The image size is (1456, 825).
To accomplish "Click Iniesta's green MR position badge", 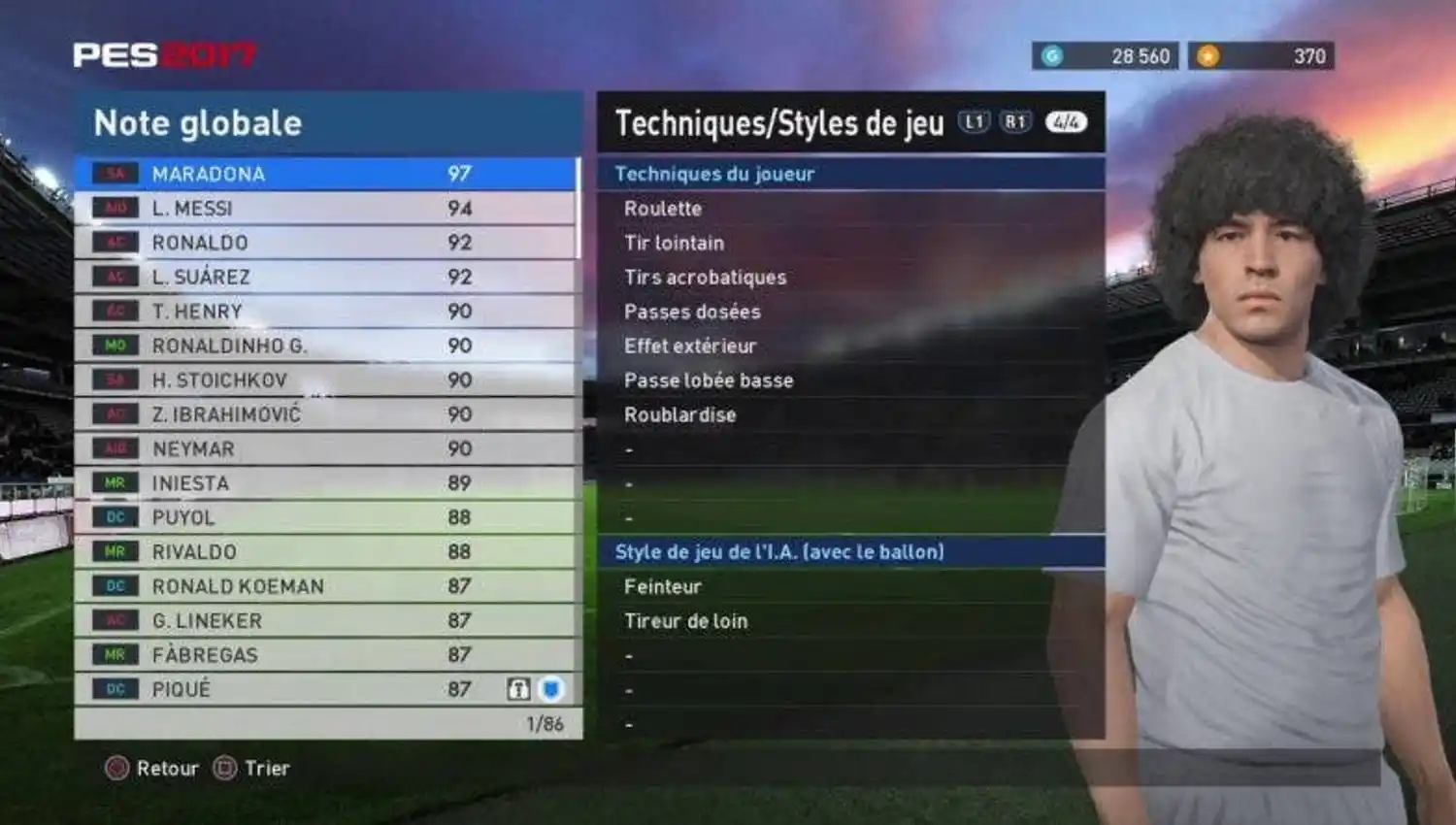I will point(114,482).
